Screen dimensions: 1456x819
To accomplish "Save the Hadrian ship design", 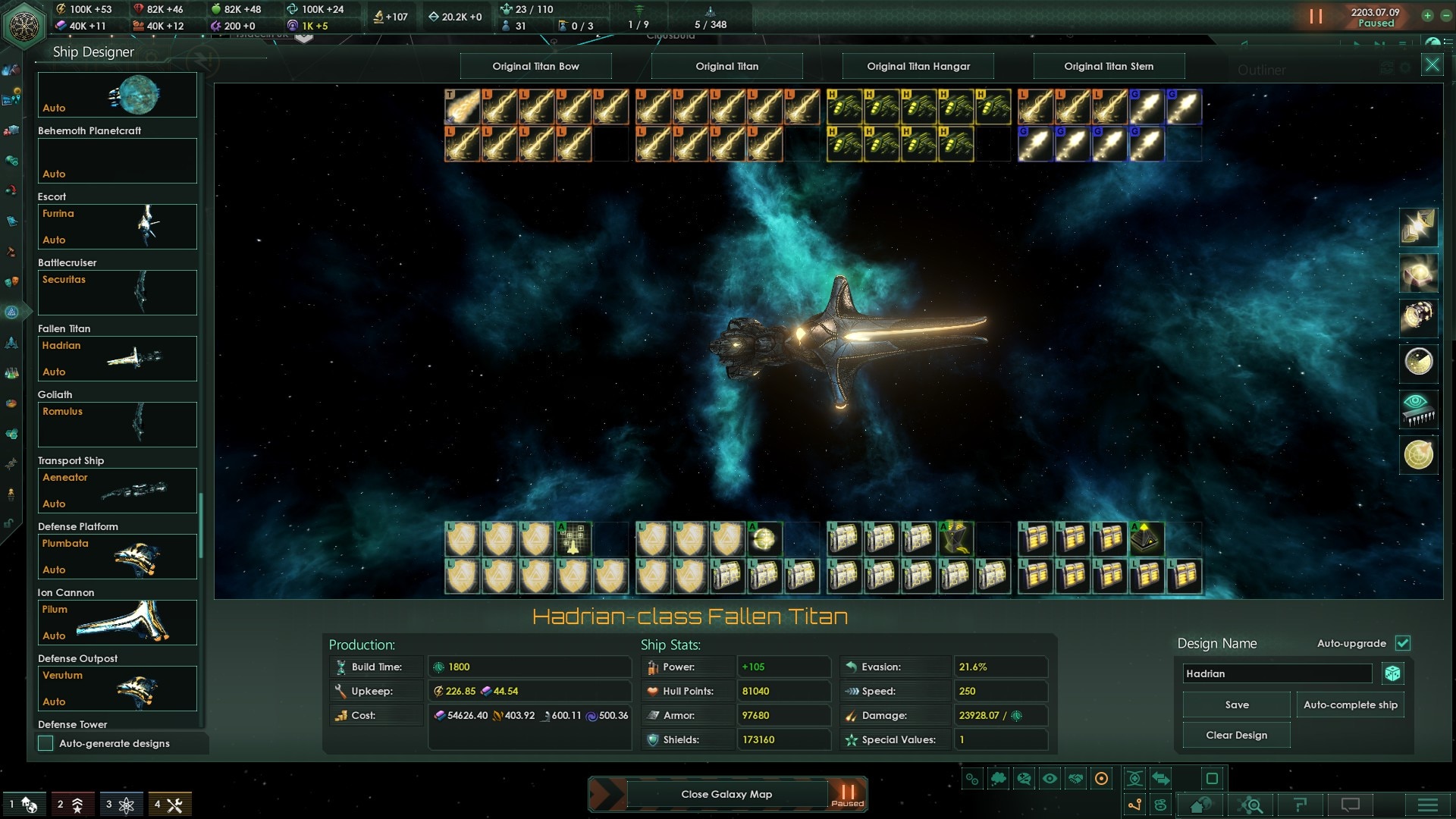I will (1236, 704).
